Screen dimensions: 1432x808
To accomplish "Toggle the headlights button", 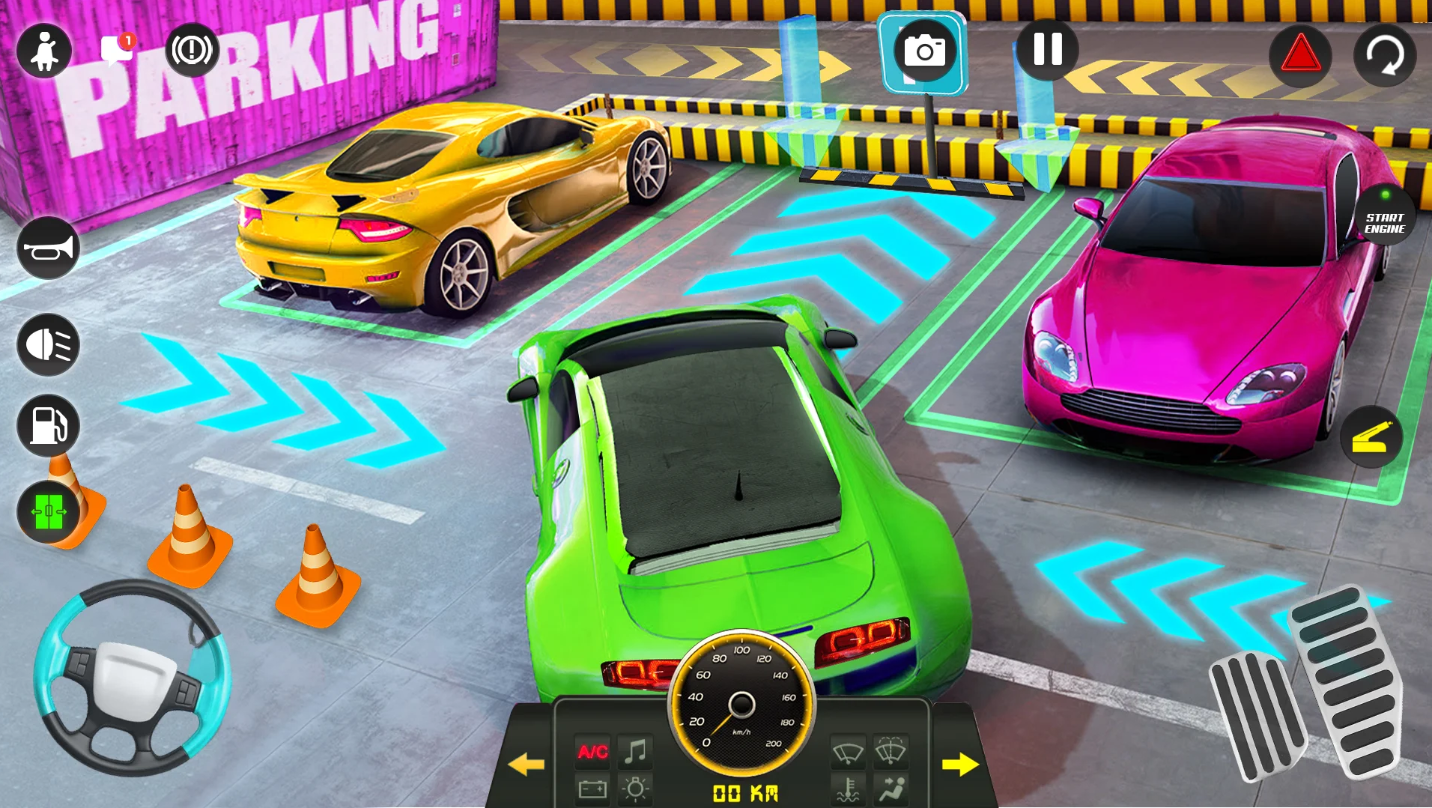I will point(48,344).
